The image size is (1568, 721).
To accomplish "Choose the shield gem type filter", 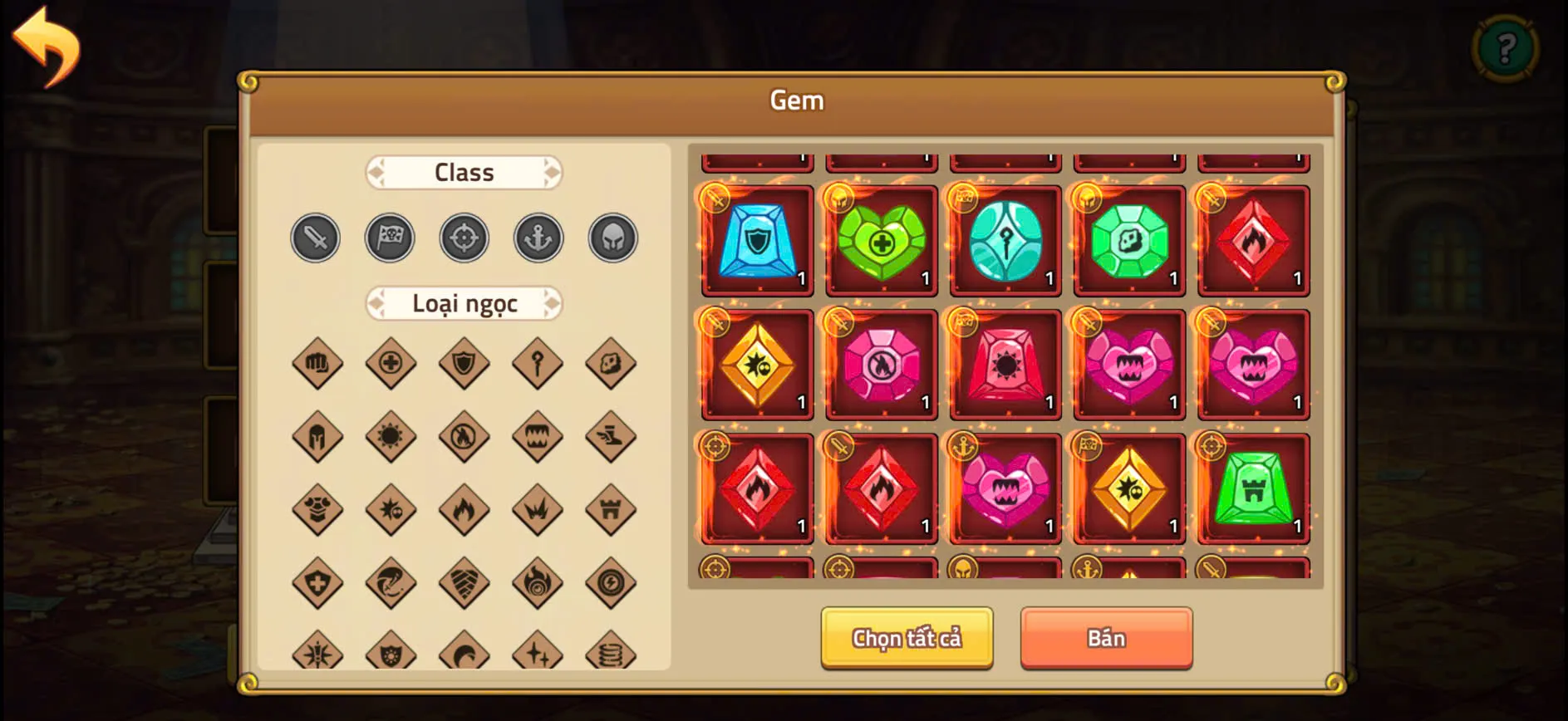I will tap(465, 363).
